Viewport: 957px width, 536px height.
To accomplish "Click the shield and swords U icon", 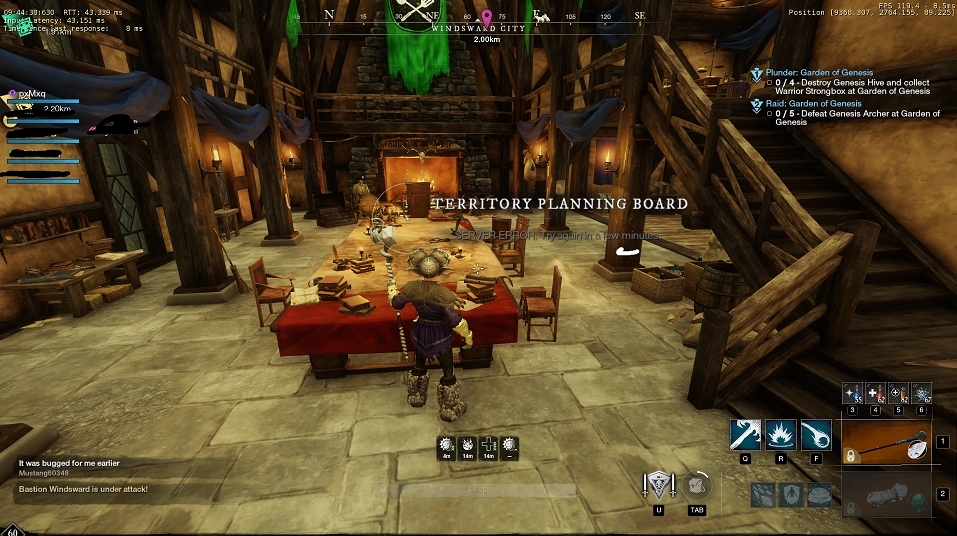I will [x=658, y=487].
